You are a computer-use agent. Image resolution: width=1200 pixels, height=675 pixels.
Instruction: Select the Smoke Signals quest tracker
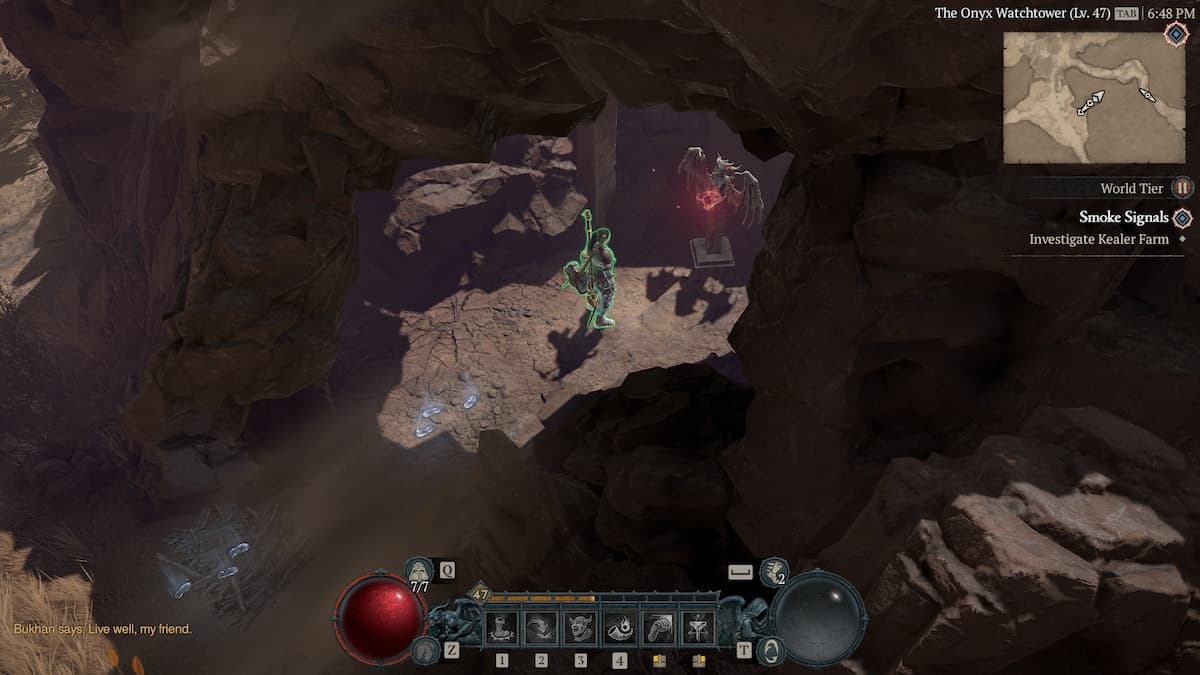1123,217
